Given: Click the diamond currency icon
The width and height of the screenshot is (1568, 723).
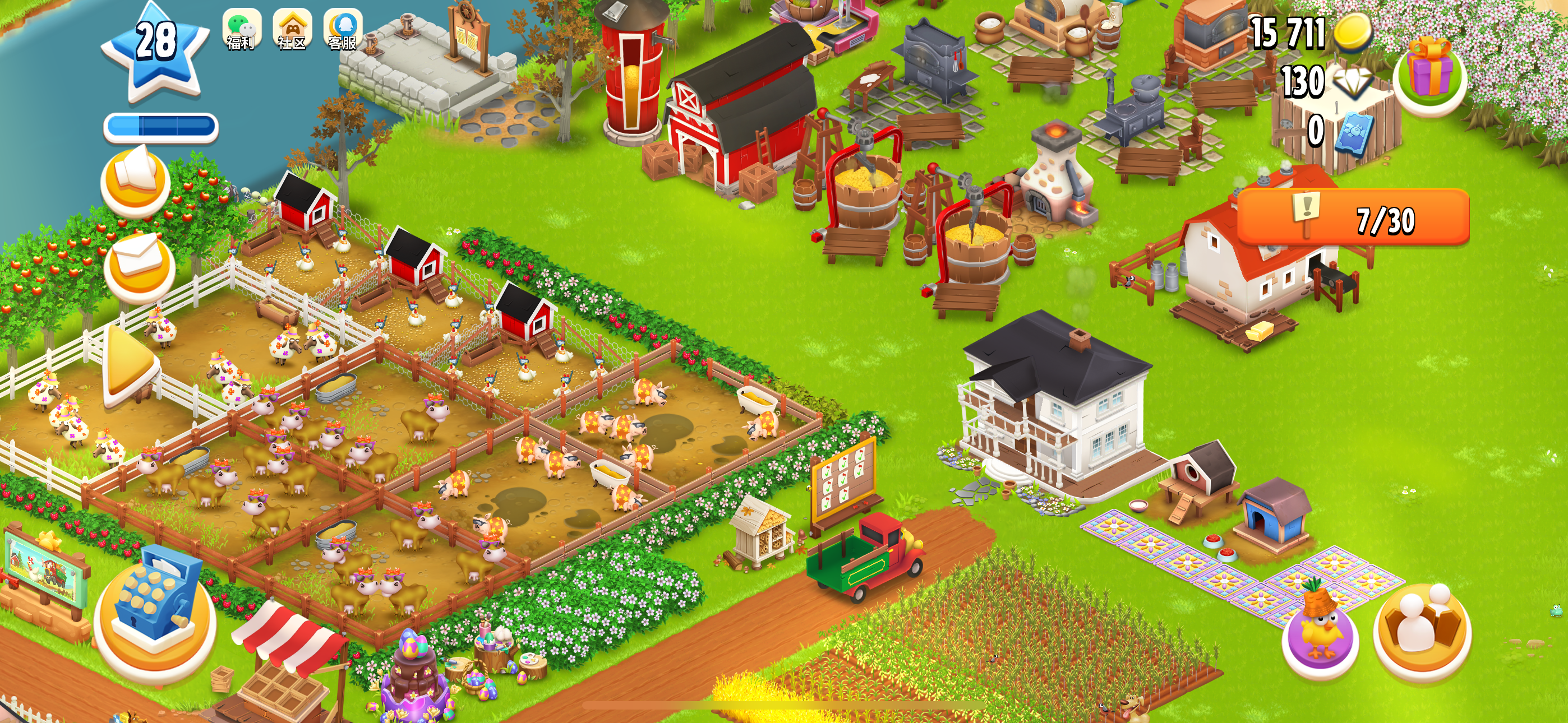Looking at the screenshot, I should tap(1353, 82).
